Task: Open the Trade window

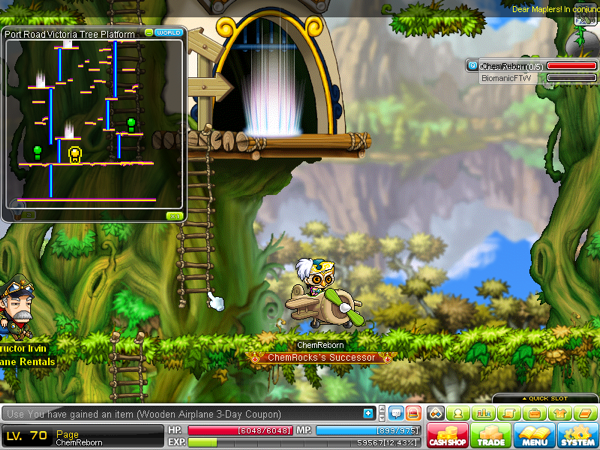Action: click(490, 436)
